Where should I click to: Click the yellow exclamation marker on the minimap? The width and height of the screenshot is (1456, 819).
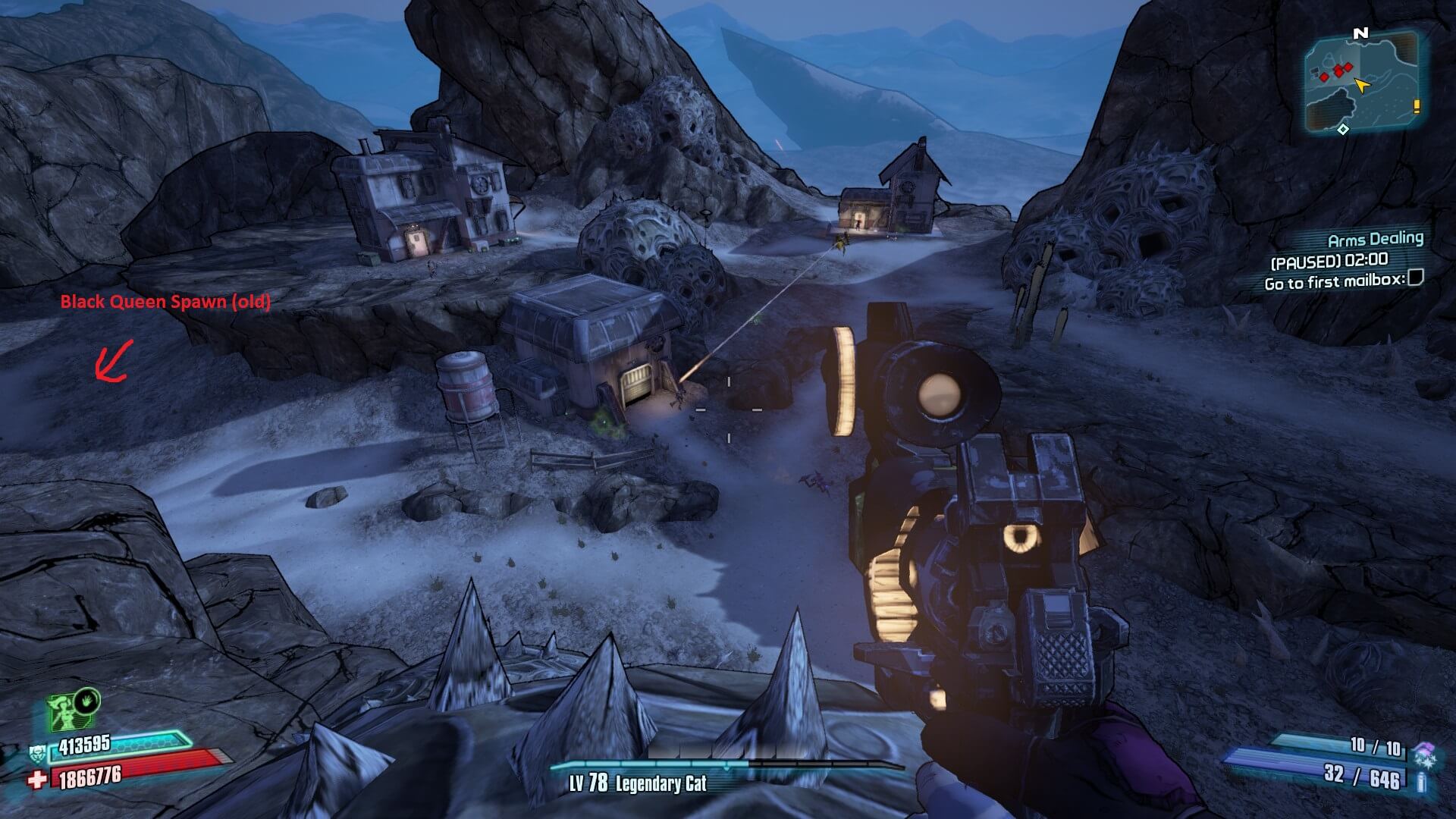pyautogui.click(x=1417, y=106)
